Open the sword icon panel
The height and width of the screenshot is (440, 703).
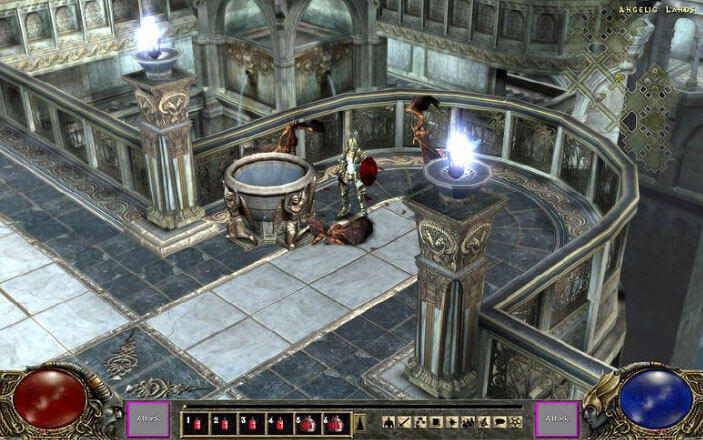coord(405,423)
